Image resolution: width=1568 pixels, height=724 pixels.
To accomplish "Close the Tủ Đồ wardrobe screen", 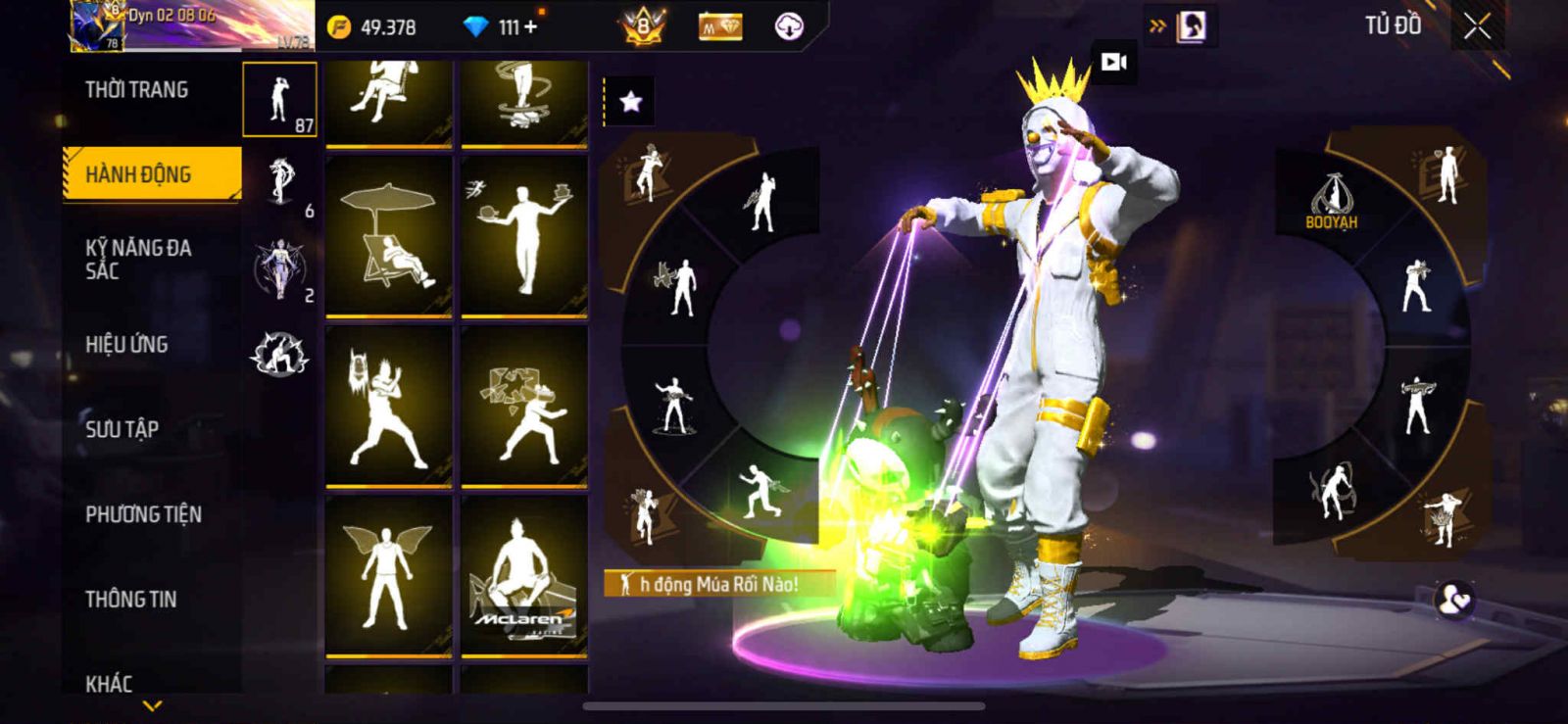I will coord(1477,27).
